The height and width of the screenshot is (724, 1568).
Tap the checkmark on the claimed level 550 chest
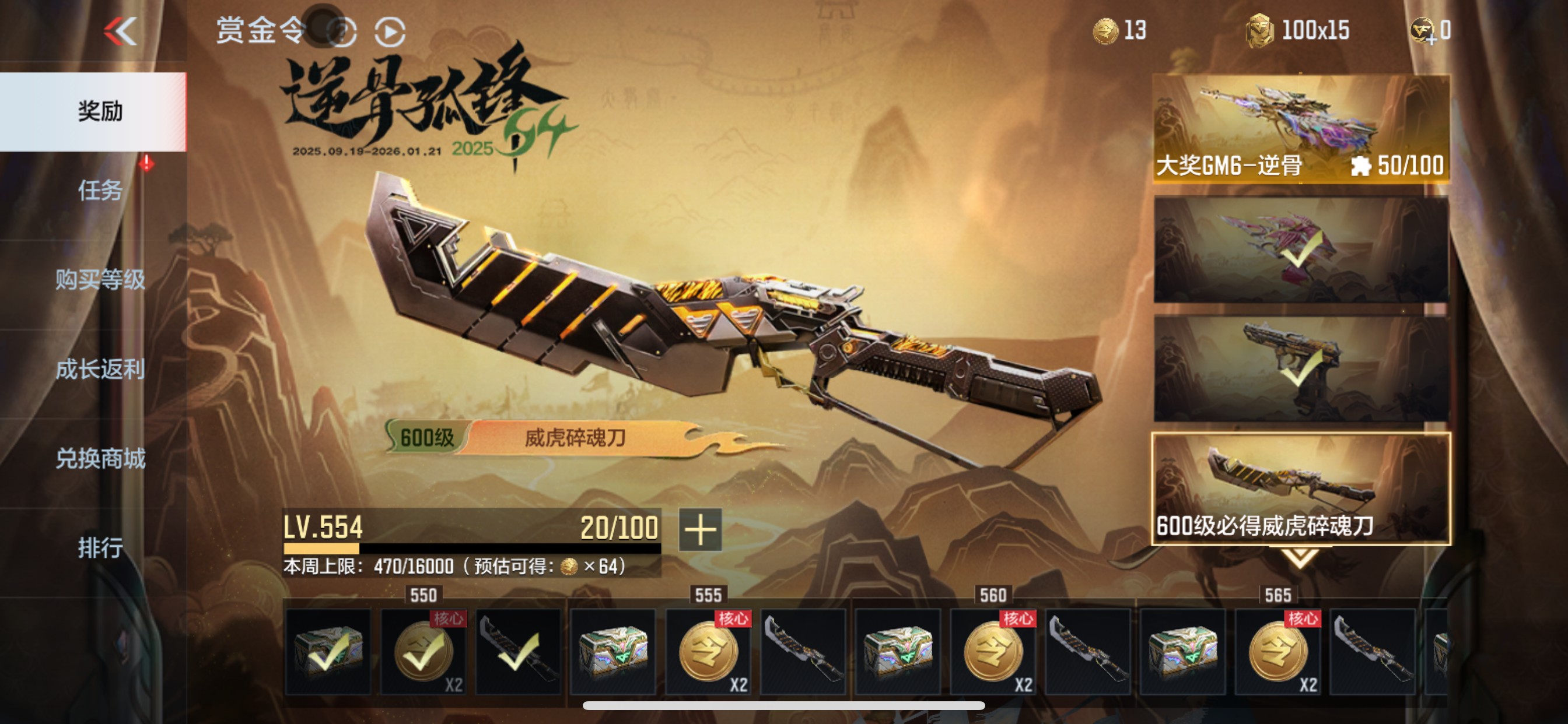pyautogui.click(x=328, y=655)
